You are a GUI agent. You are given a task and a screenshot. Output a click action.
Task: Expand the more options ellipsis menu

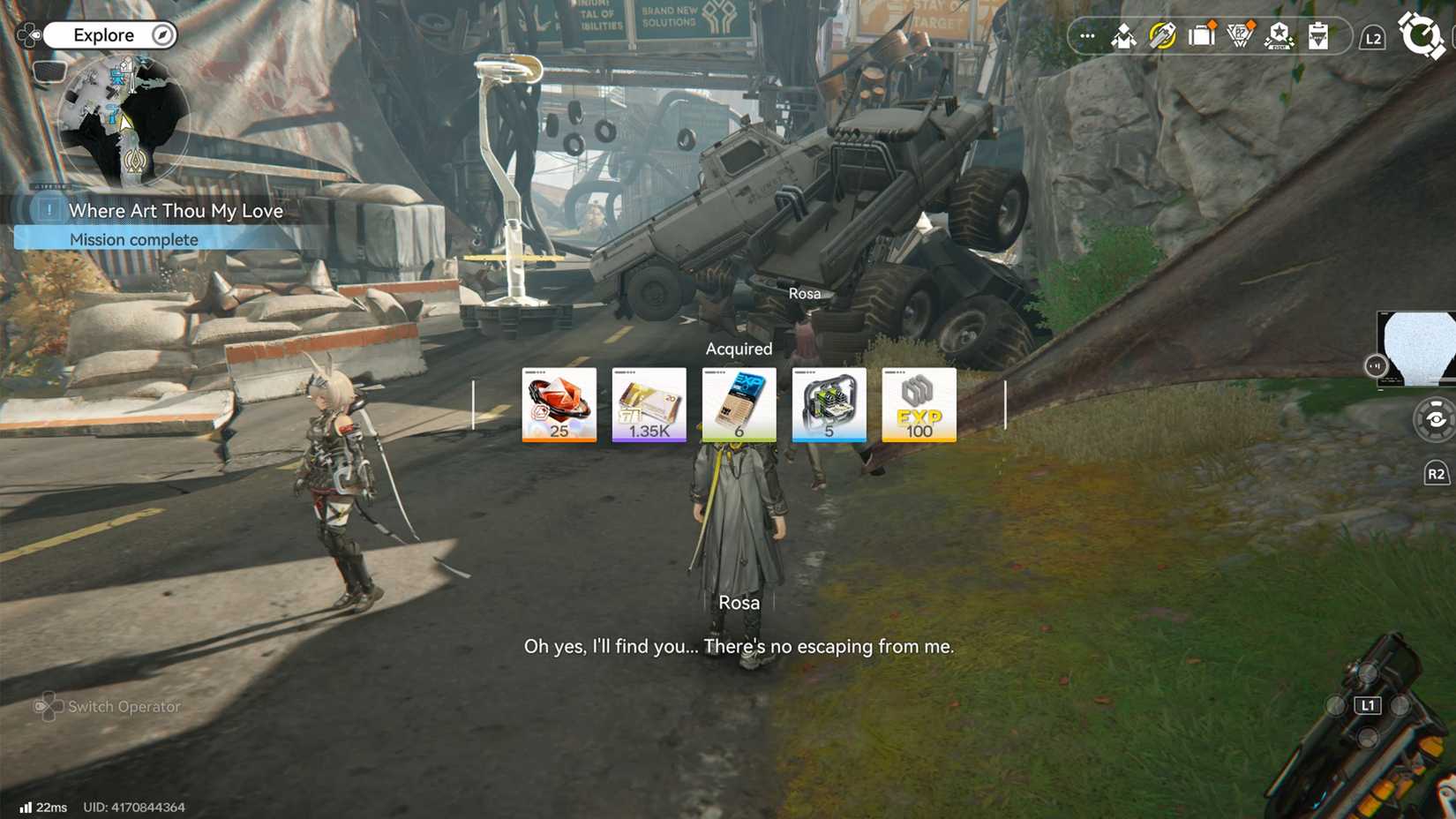(x=1087, y=36)
